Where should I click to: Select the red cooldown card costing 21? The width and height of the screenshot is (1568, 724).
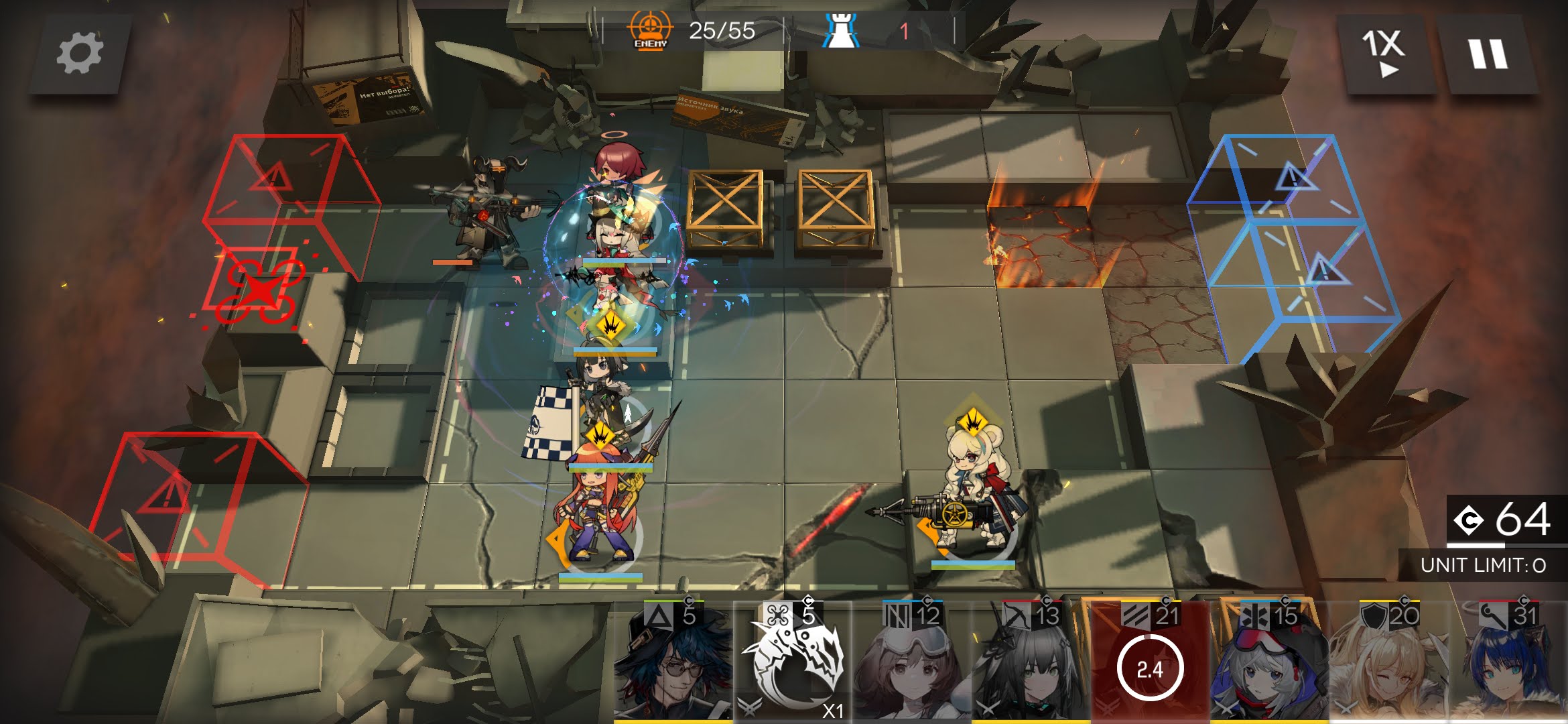tap(1150, 662)
